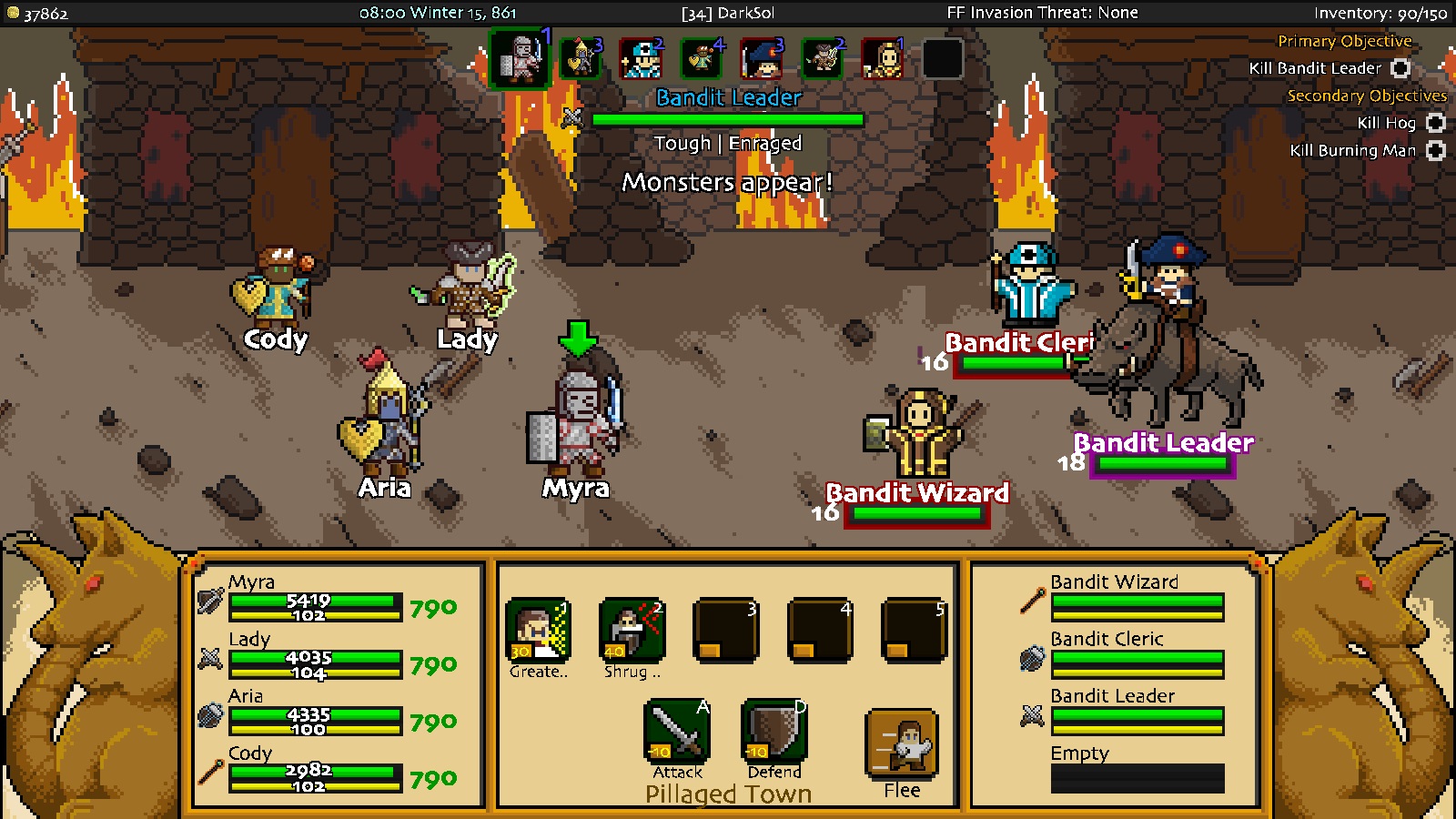The width and height of the screenshot is (1456, 819).
Task: Click the Bandit Leader's health bar
Action: tap(1160, 464)
